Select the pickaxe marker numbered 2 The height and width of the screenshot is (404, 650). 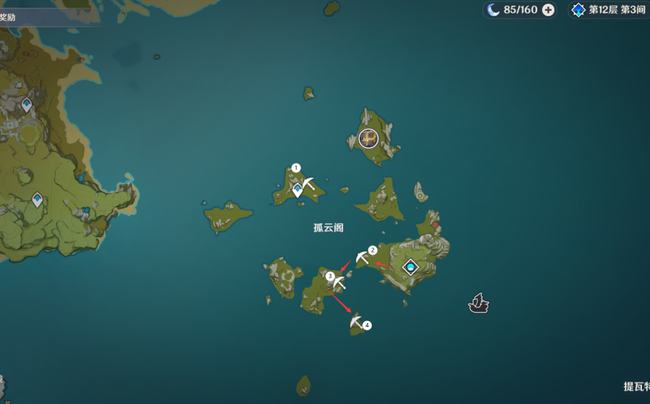[361, 258]
